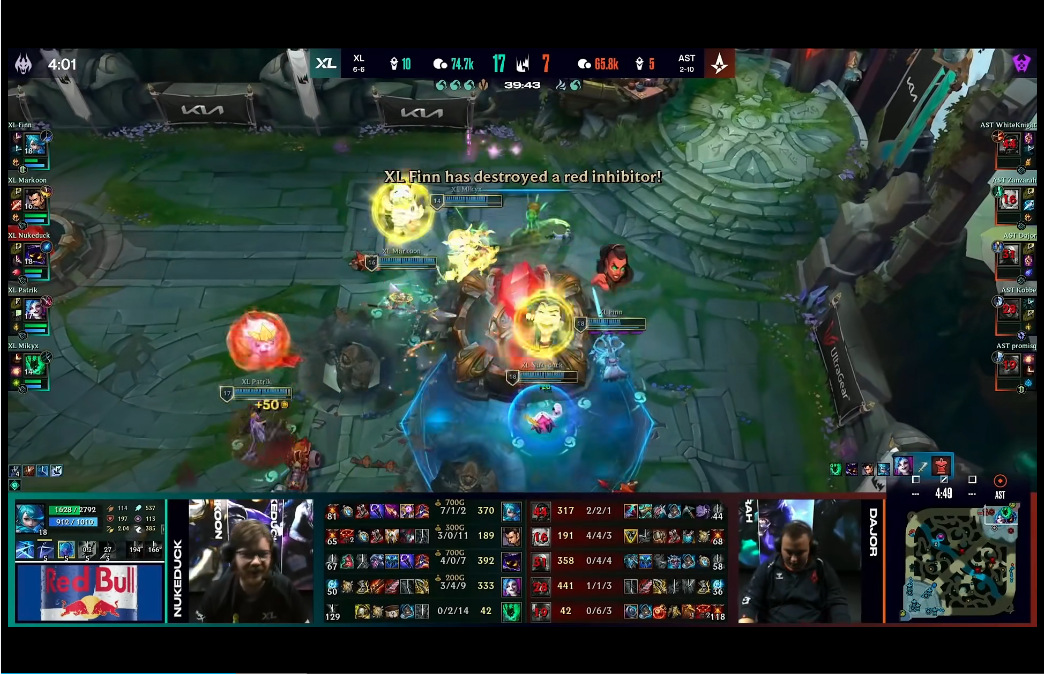Click the red AST target icon above minimap
Screen dimensions: 1044x674
tap(999, 481)
